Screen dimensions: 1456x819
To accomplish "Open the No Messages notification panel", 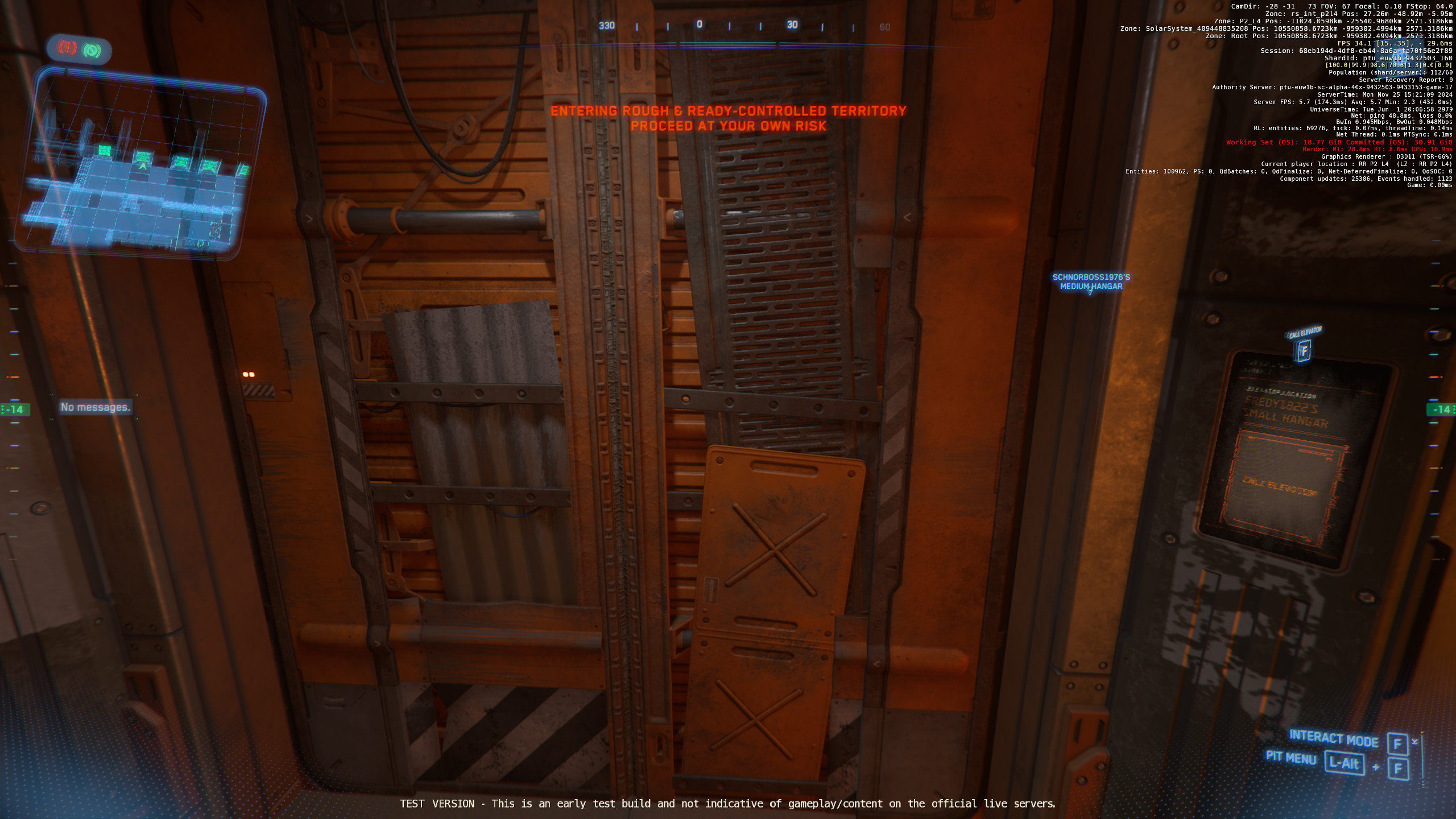I will click(x=96, y=407).
